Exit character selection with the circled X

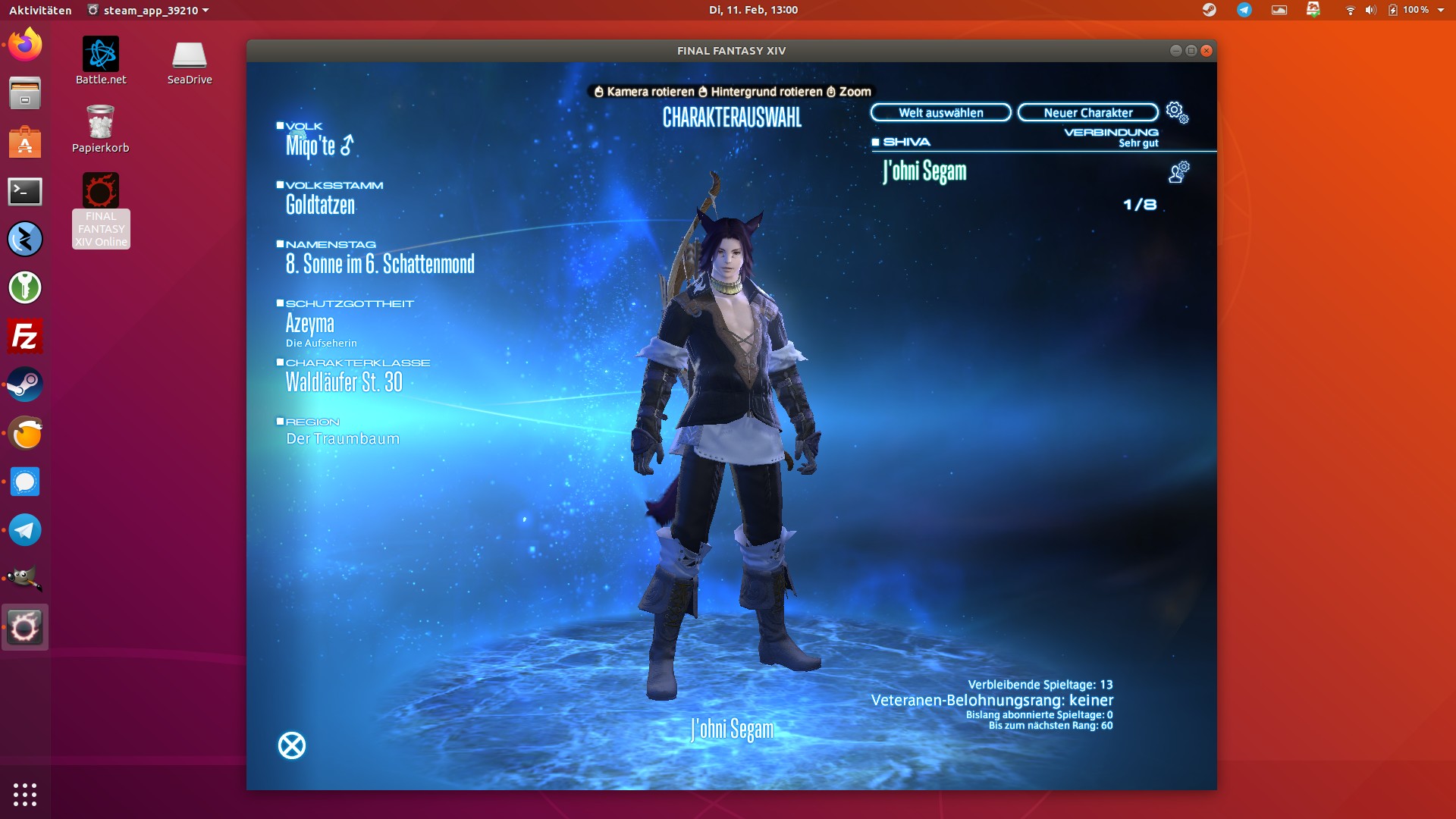coord(292,745)
